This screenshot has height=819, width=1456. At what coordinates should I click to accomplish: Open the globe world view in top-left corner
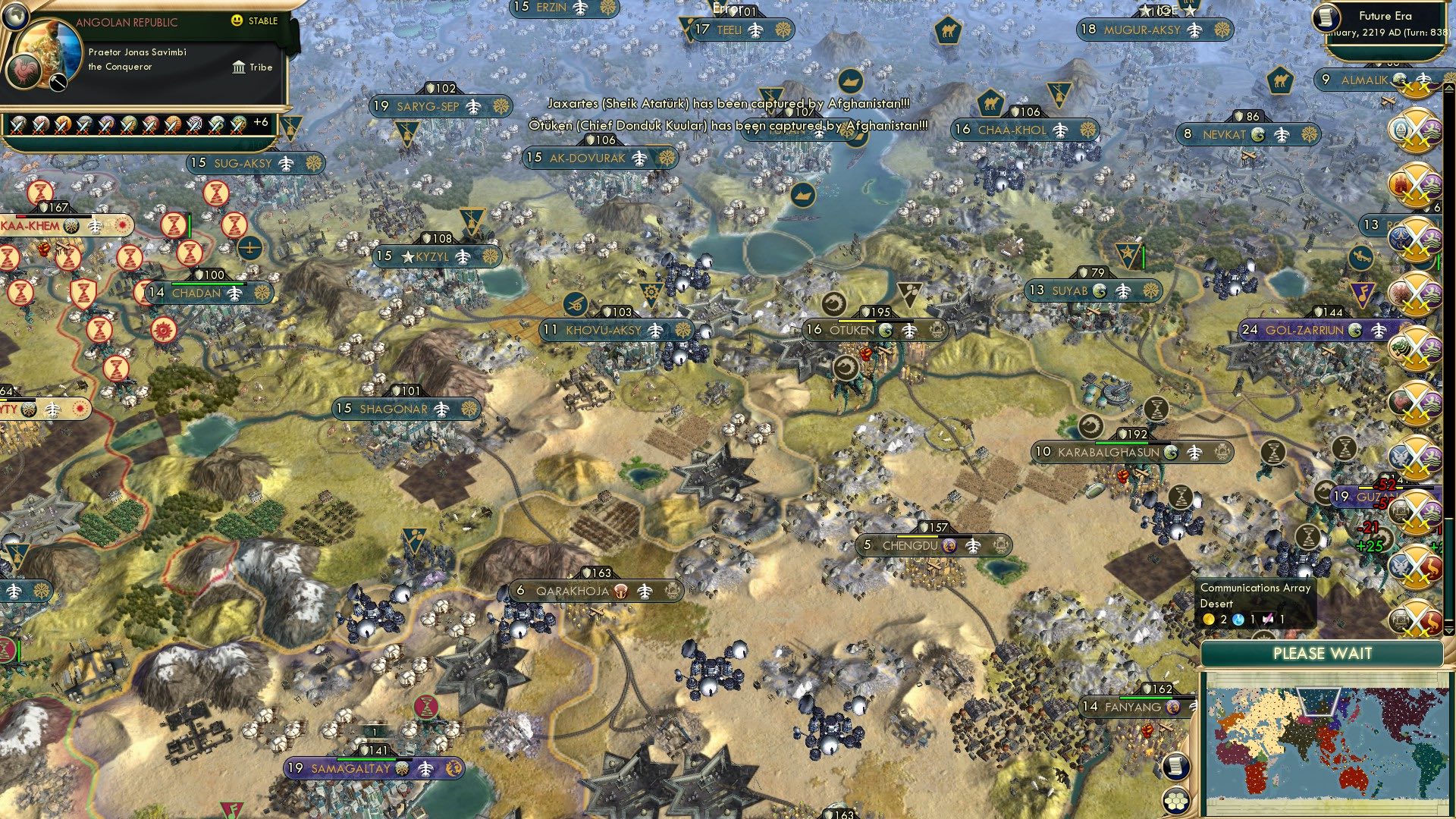(15, 17)
